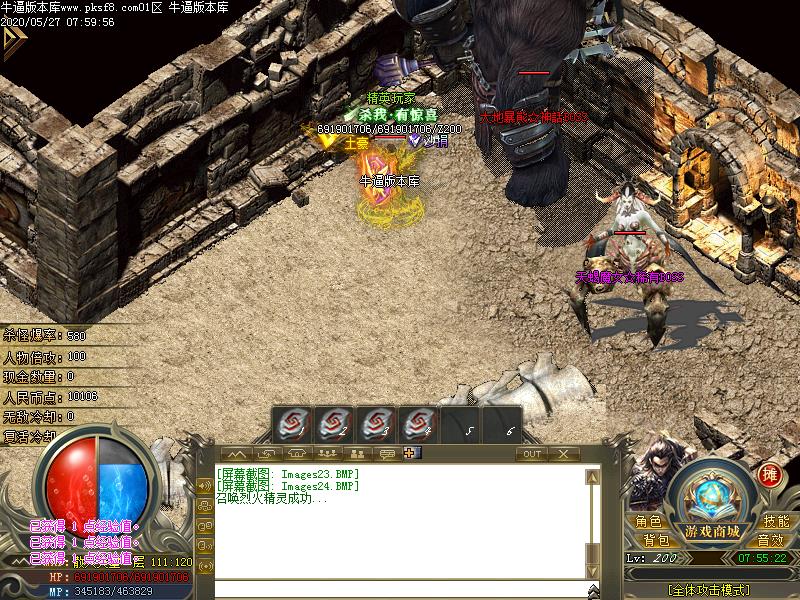Open the 背包 backpack
The image size is (800, 600).
[656, 540]
